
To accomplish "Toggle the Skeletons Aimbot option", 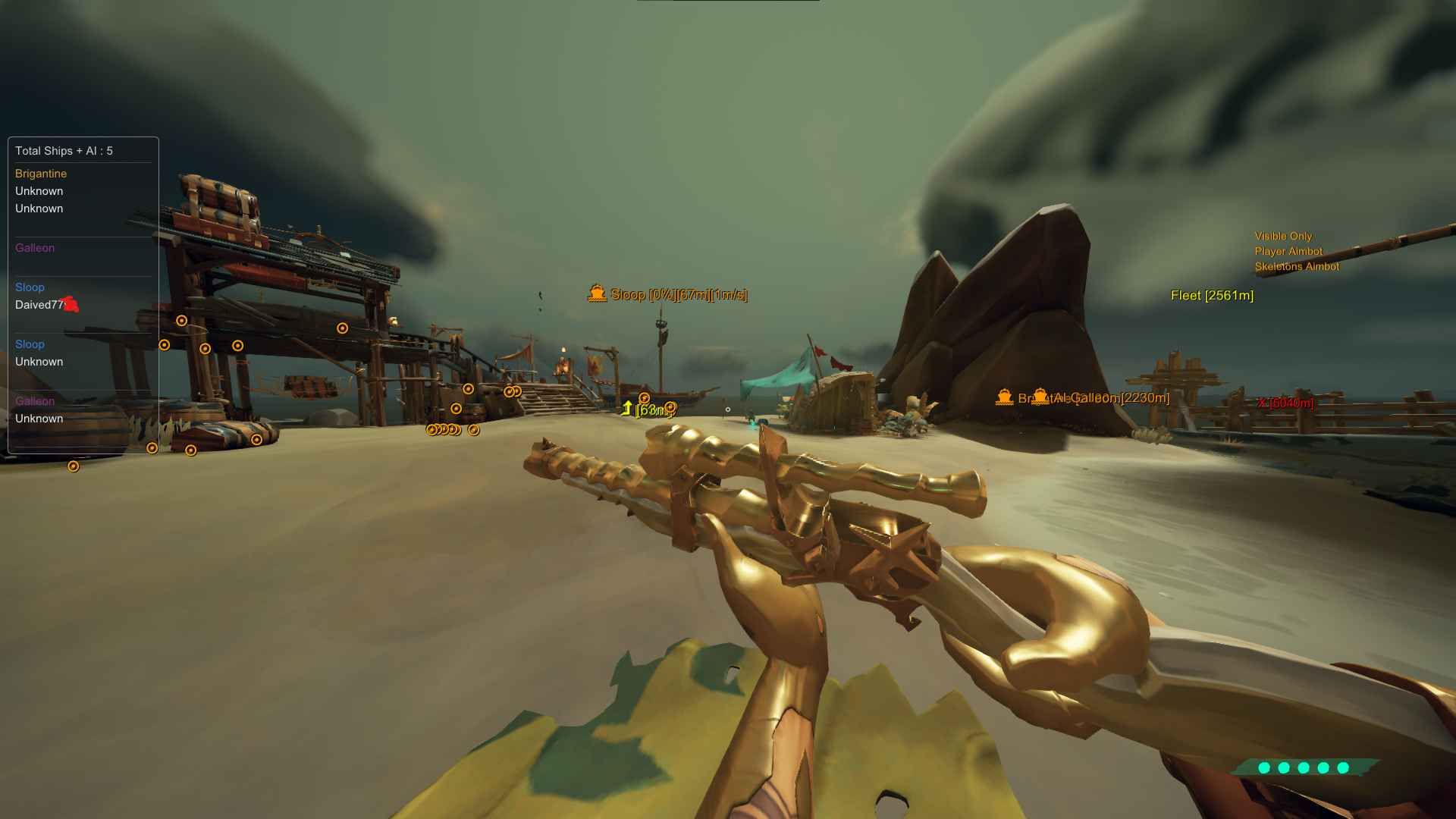I will (x=1297, y=267).
